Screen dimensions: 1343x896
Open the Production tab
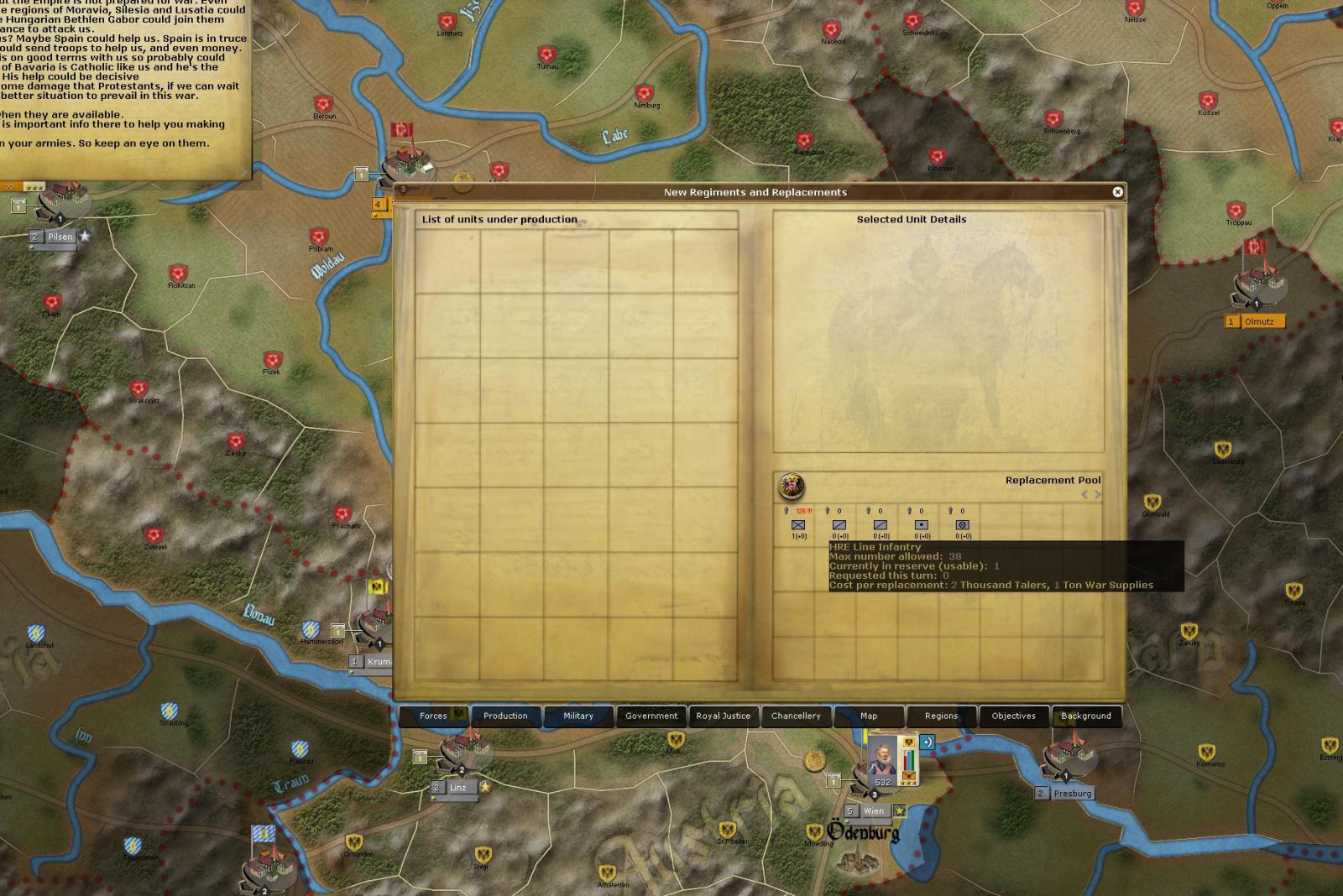click(x=505, y=716)
